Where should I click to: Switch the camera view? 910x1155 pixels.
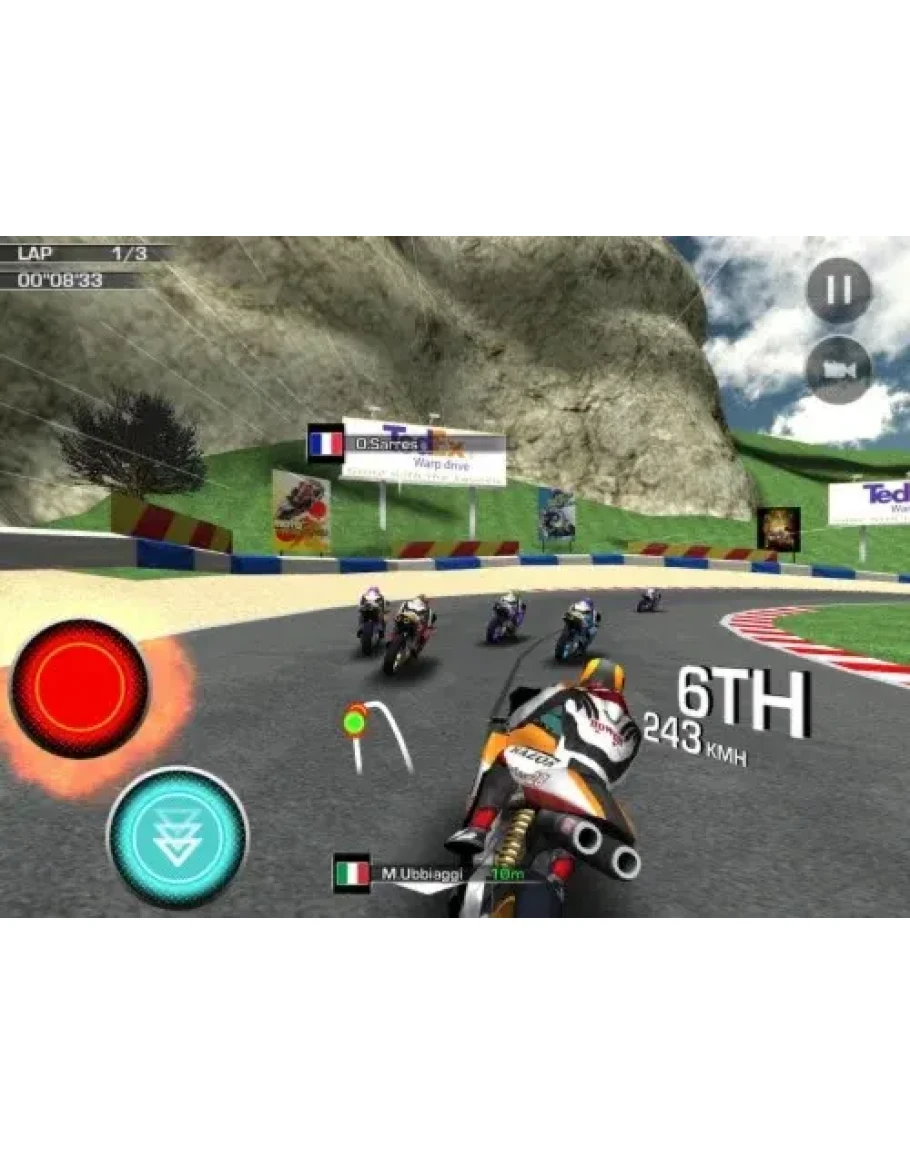pos(838,370)
